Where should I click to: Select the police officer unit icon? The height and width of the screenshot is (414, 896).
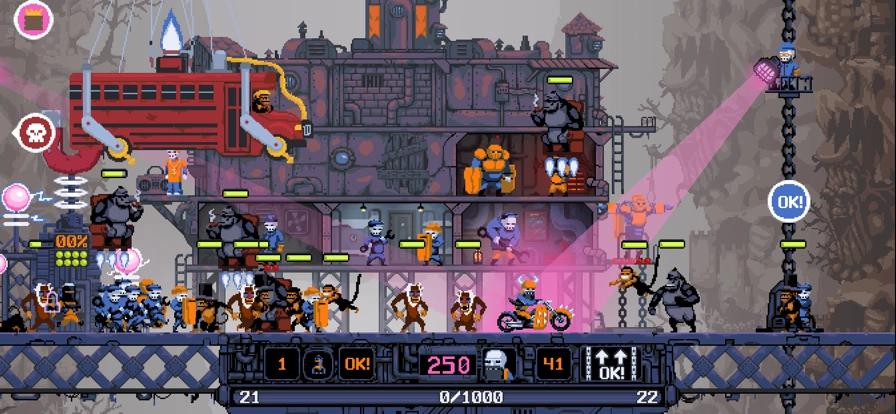(319, 365)
